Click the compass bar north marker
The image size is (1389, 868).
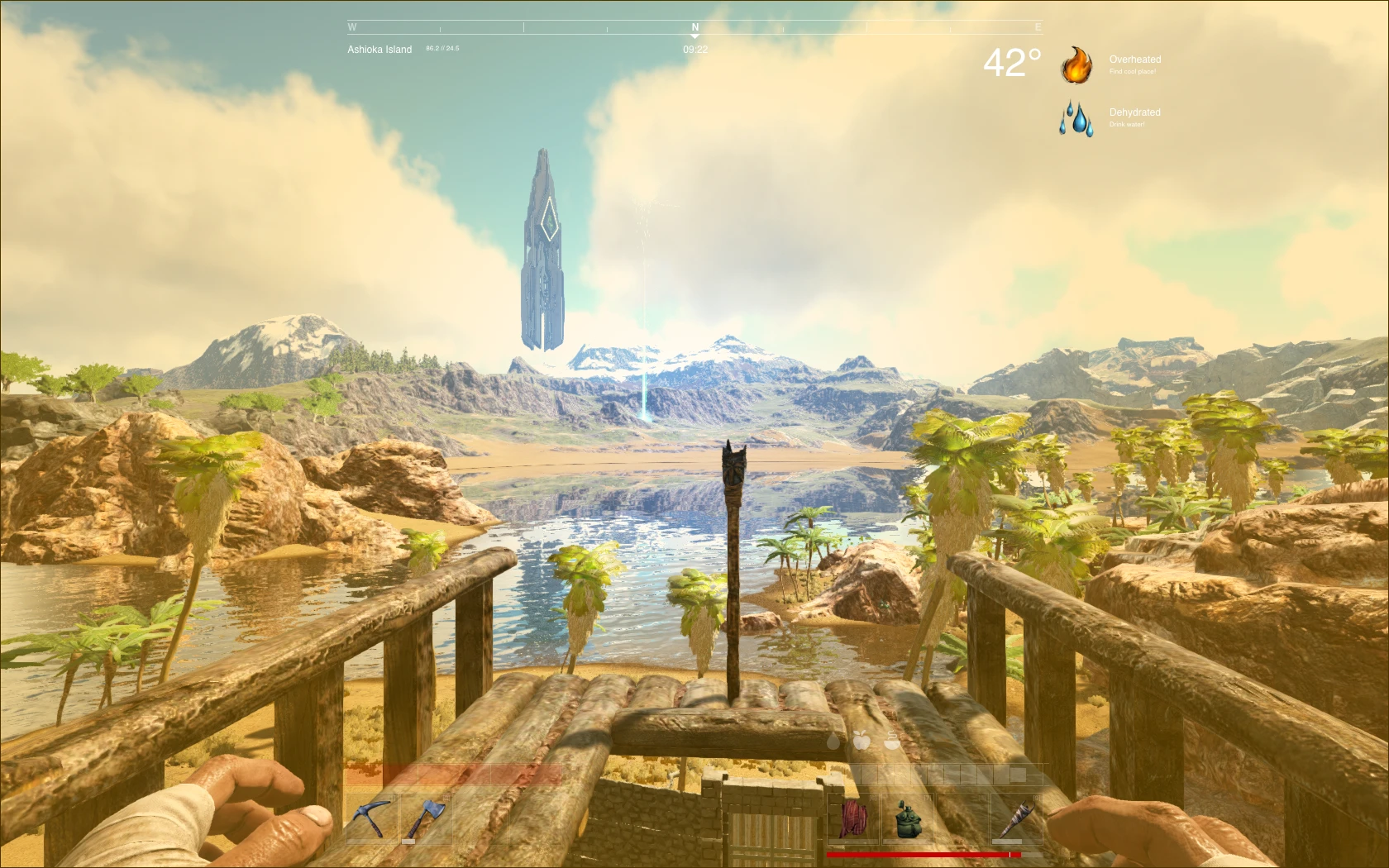[694, 29]
